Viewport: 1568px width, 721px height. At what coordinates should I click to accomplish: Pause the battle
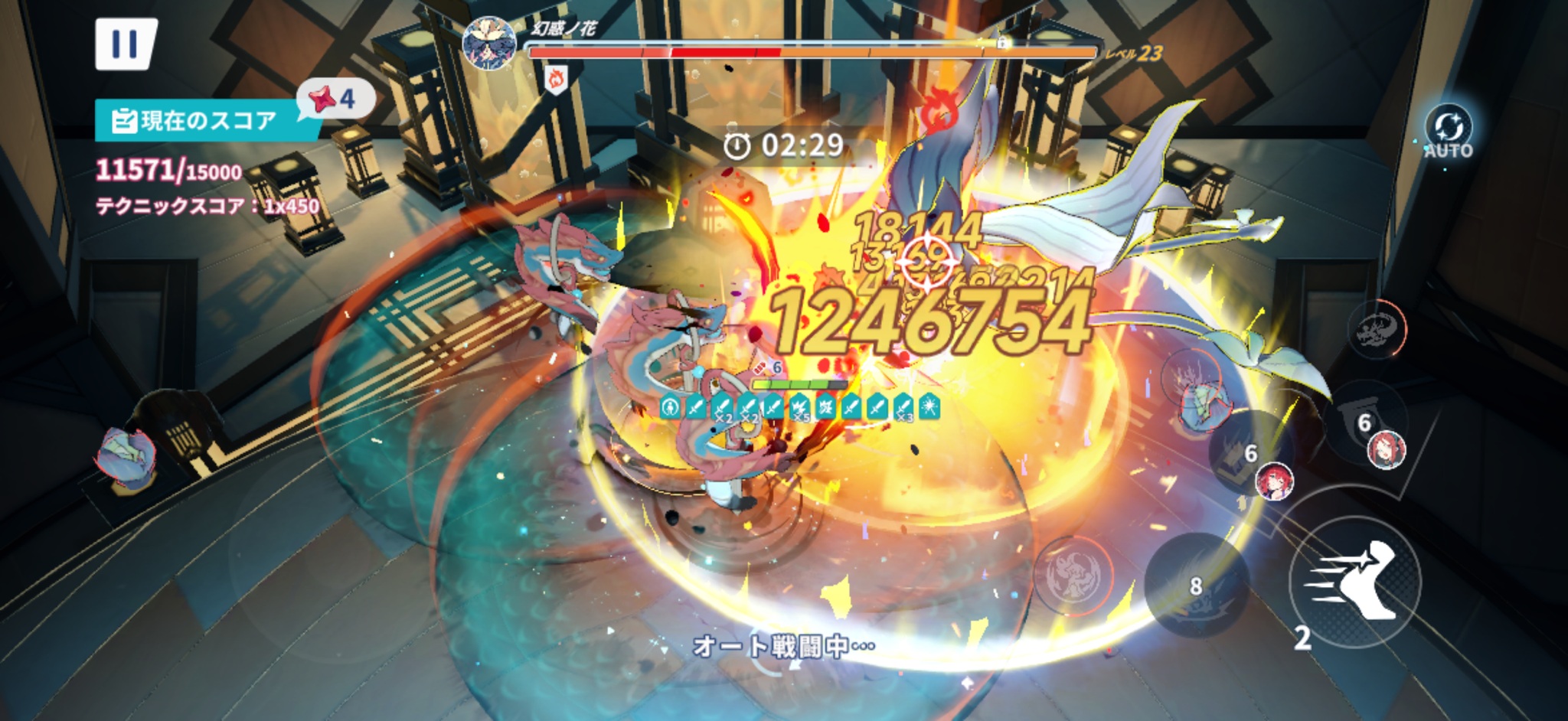coord(125,44)
